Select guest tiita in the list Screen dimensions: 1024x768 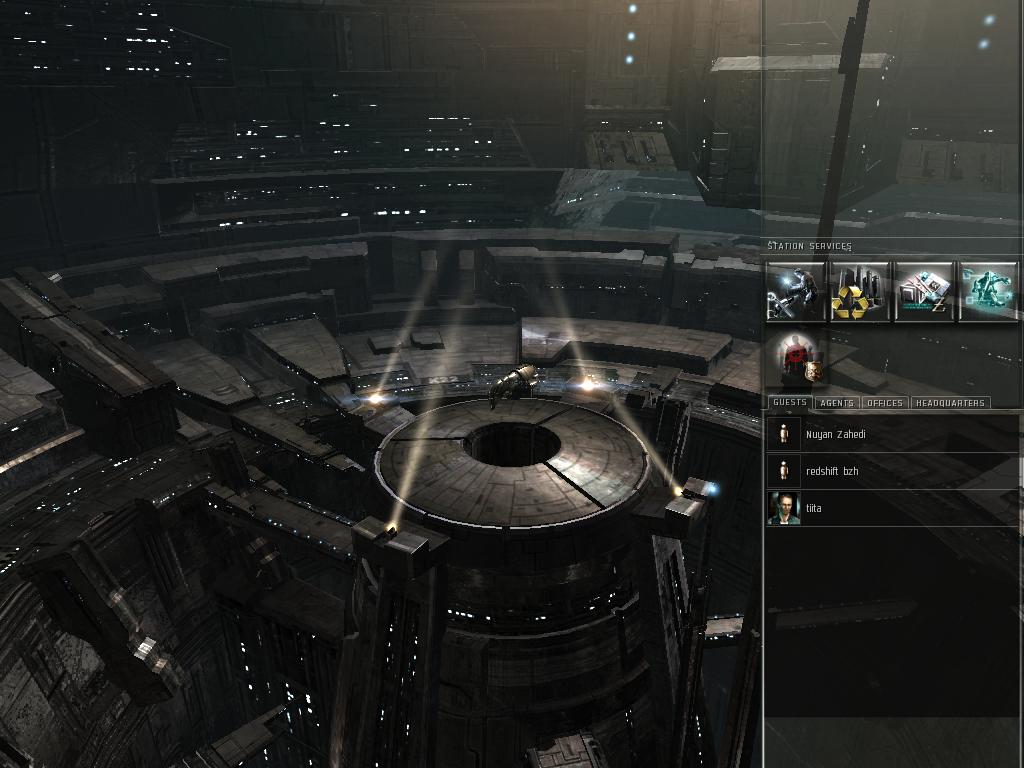click(813, 508)
